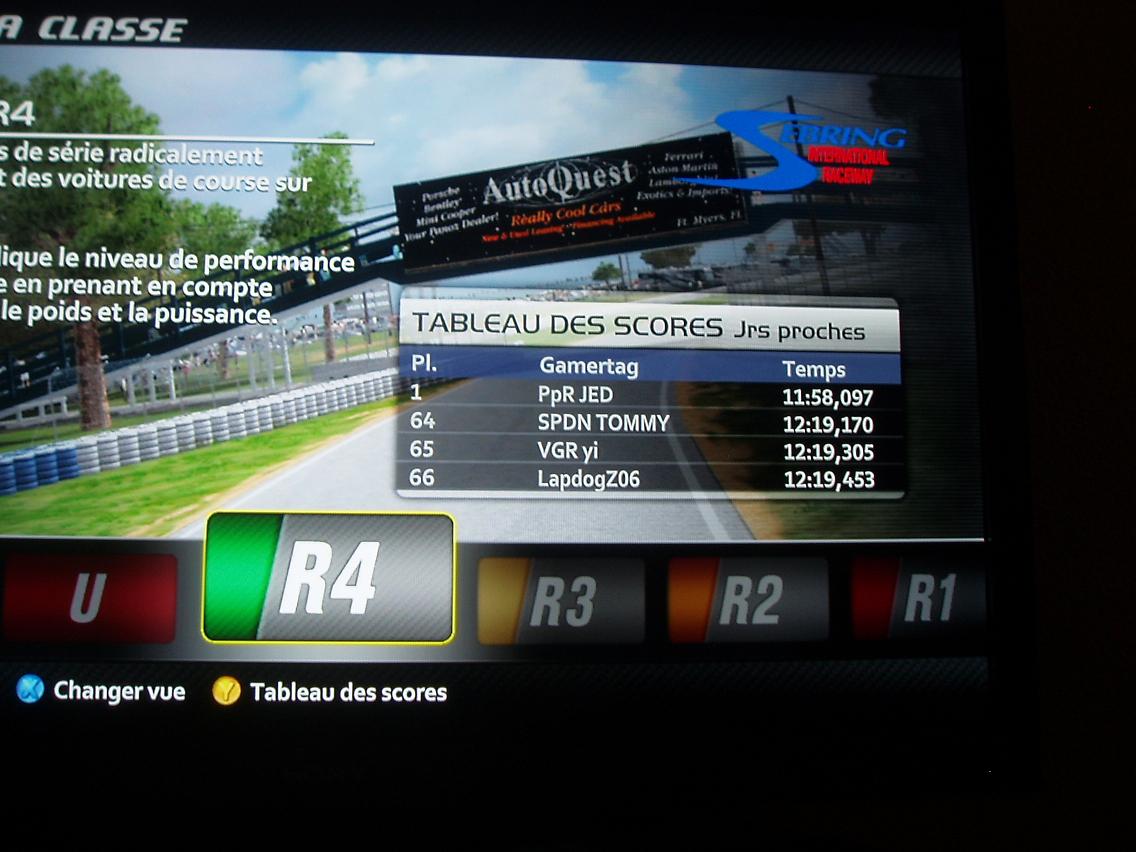Choose SPDN TOMMY leaderboard entry

pos(650,423)
